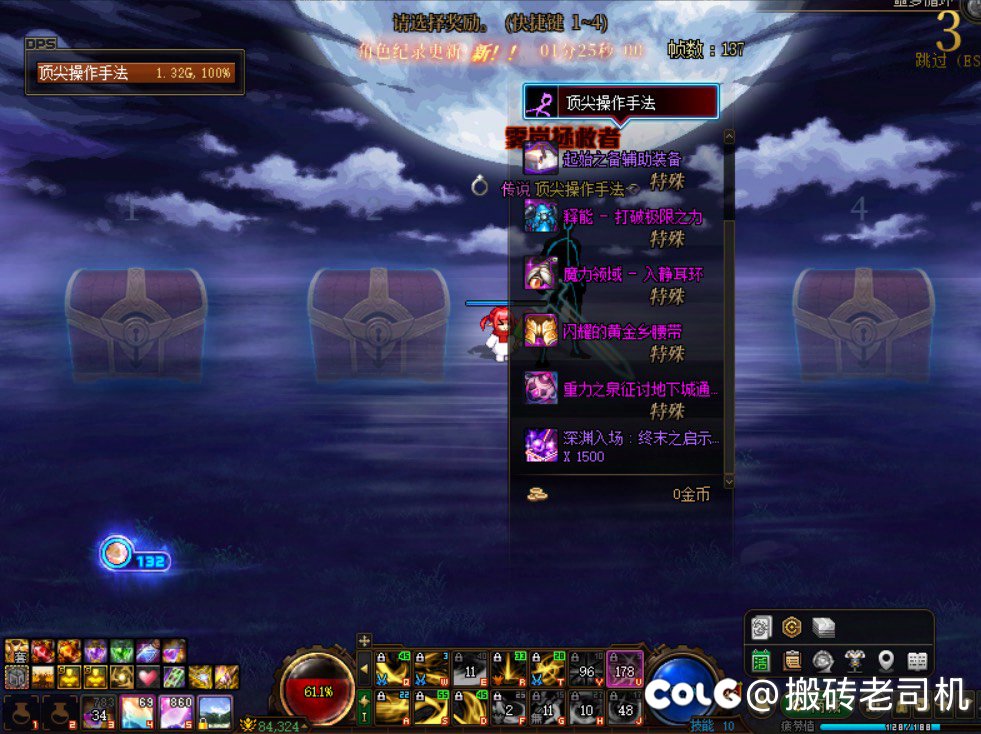Image resolution: width=981 pixels, height=734 pixels.
Task: Click the red heart buff icon
Action: [x=148, y=677]
